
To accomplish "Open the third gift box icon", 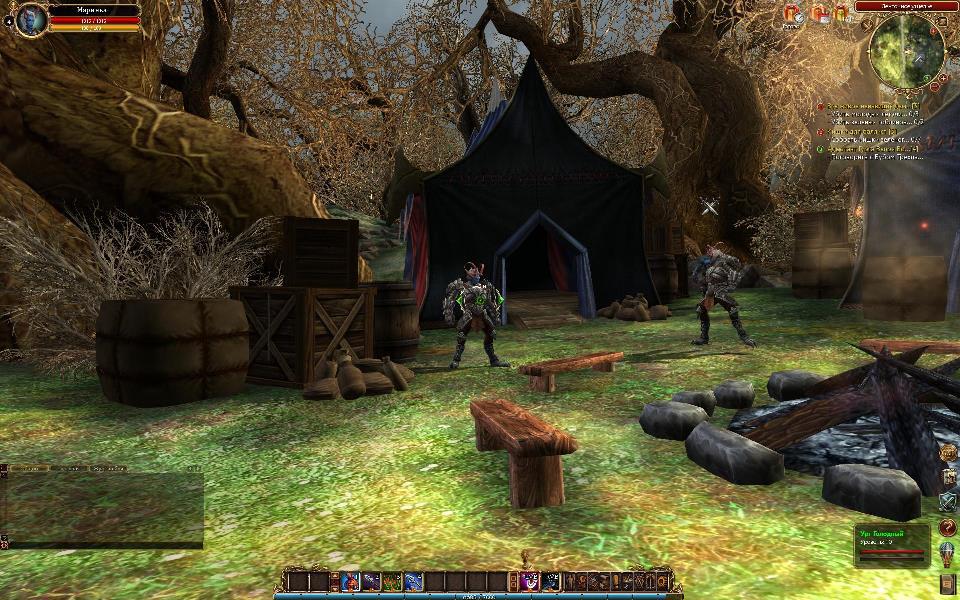I will click(841, 13).
